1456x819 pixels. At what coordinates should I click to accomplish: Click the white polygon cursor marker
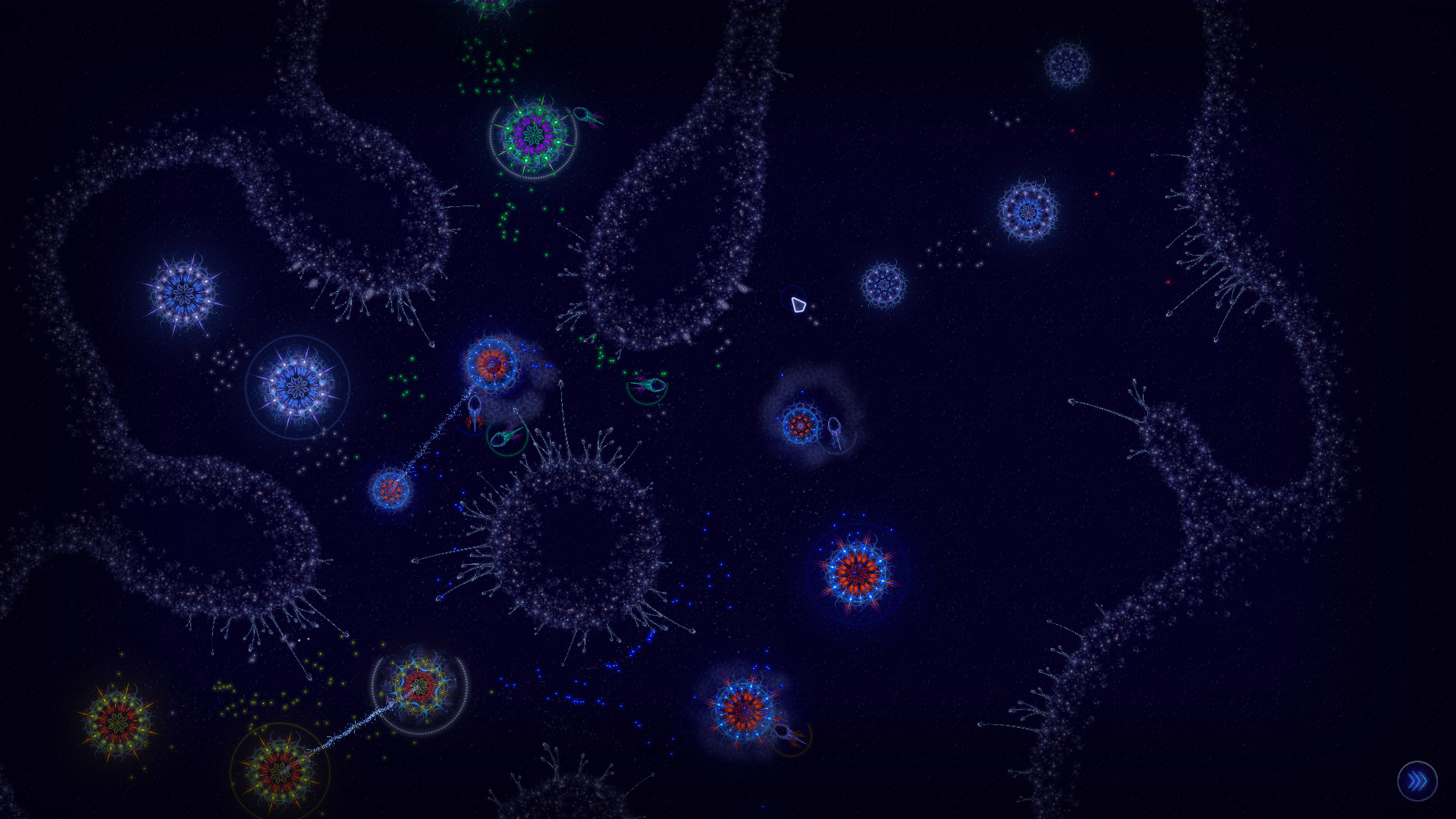(x=798, y=306)
